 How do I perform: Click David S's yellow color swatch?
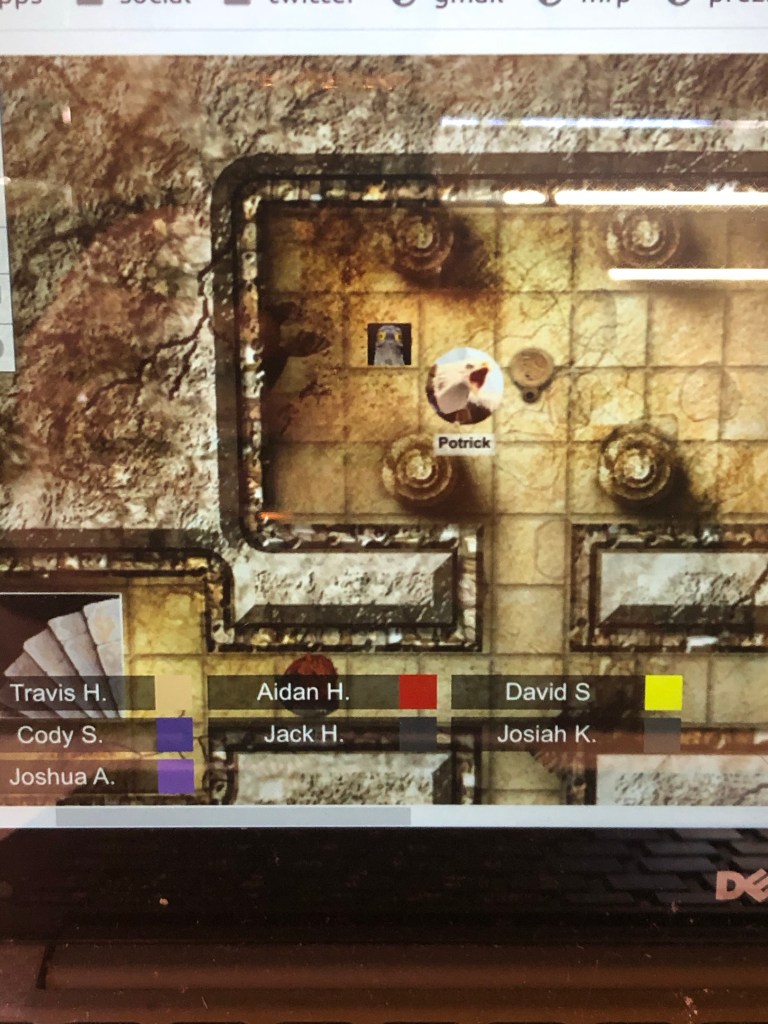click(x=663, y=692)
